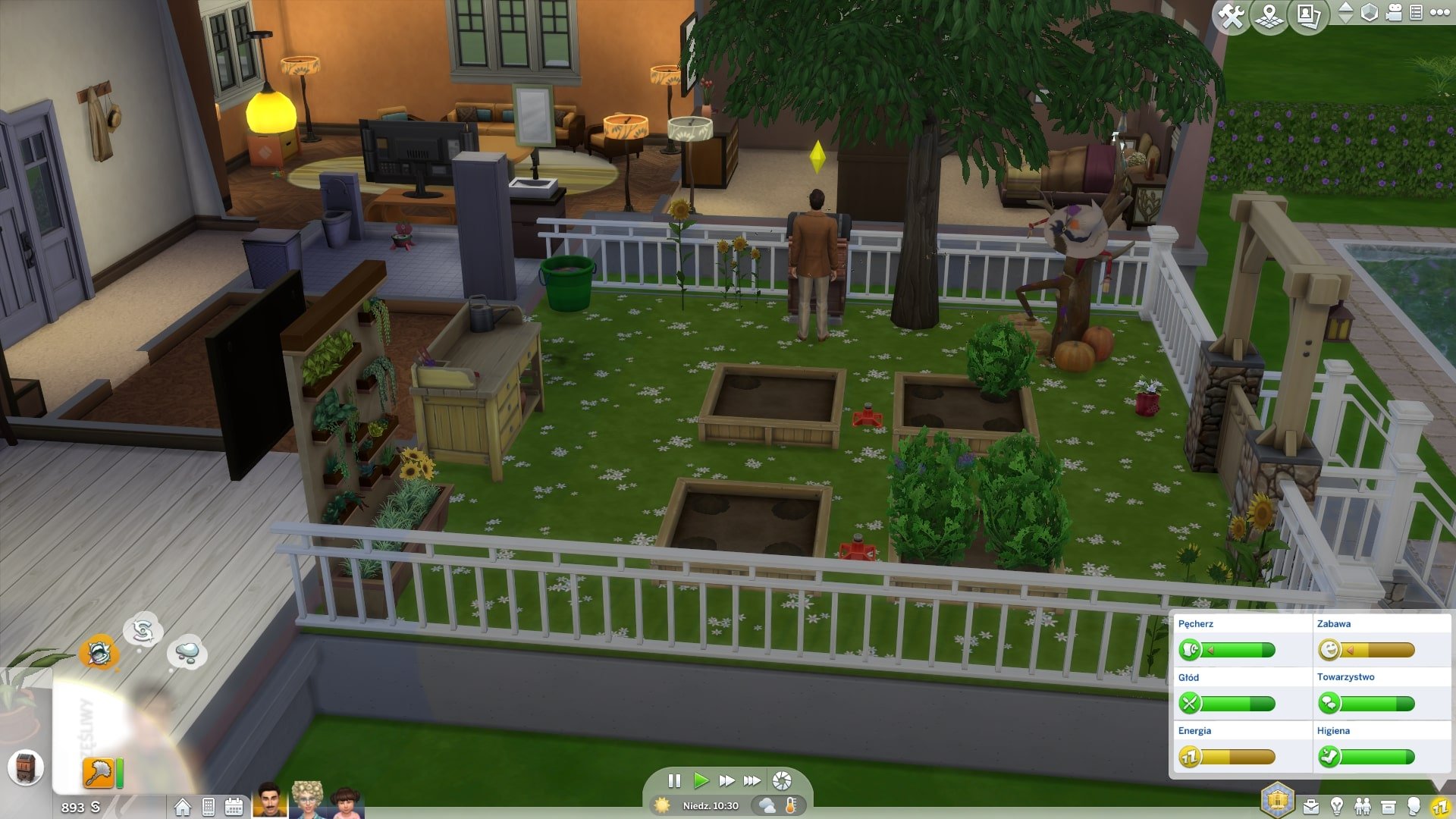This screenshot has height=819, width=1456.
Task: Open the Relationships panel with two figures
Action: coord(1363,806)
